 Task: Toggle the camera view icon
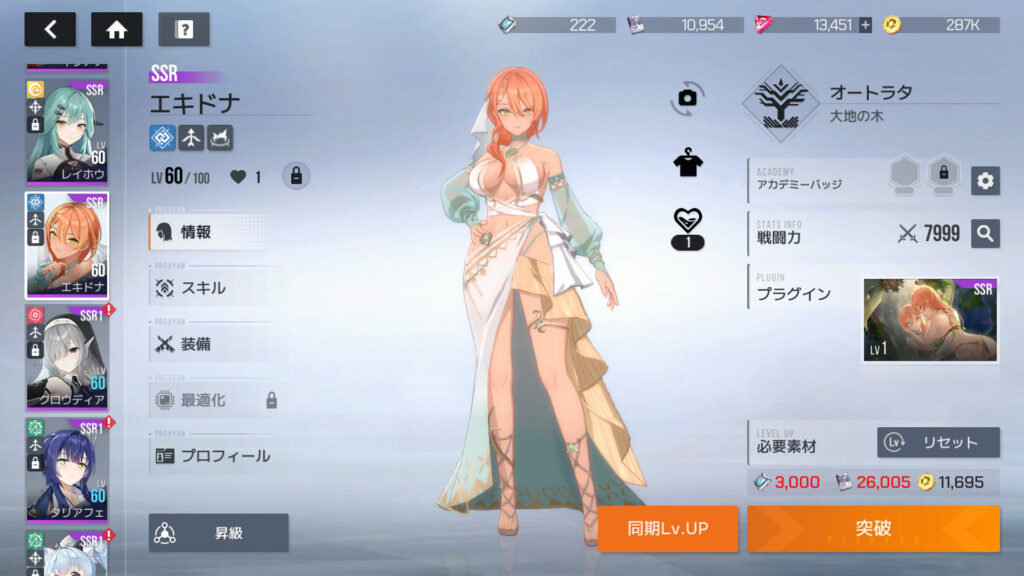(x=687, y=97)
